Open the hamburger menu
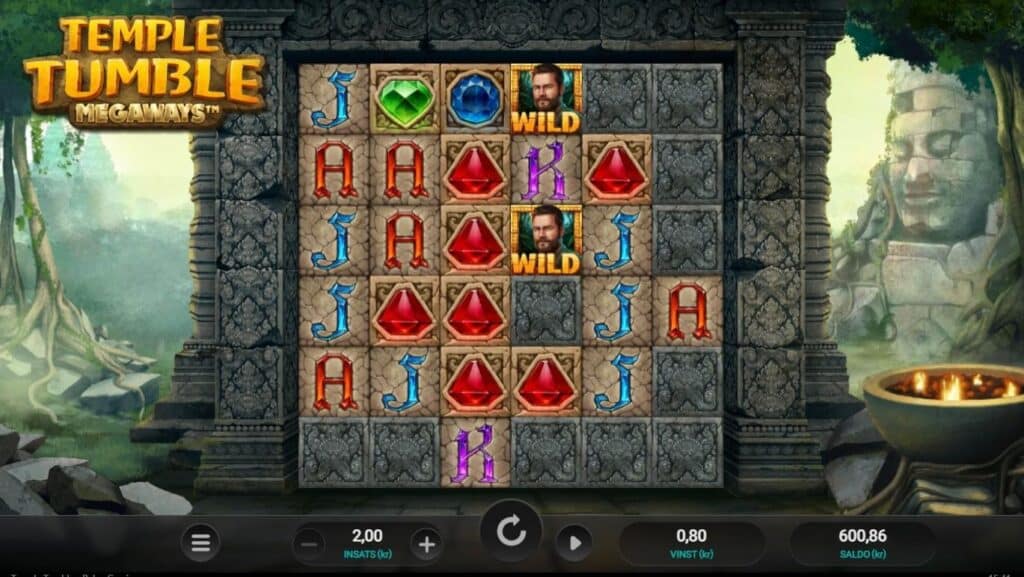The width and height of the screenshot is (1024, 577). point(201,543)
